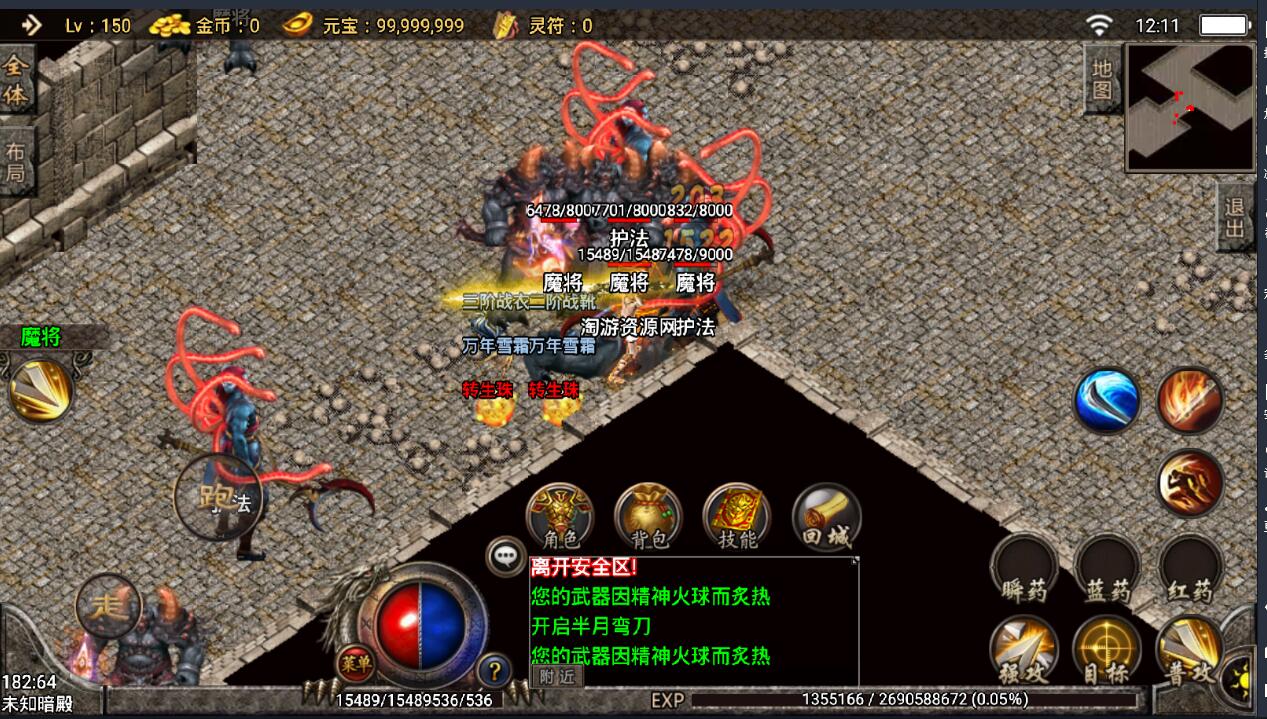Use the 红药 health potion slot

coord(1190,569)
